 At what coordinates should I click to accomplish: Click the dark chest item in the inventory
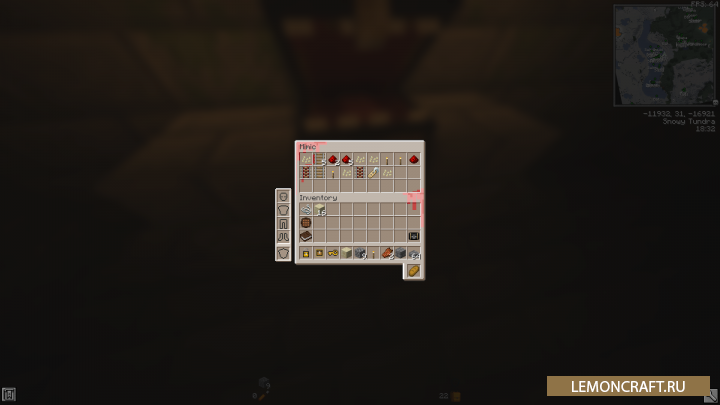[x=413, y=236]
